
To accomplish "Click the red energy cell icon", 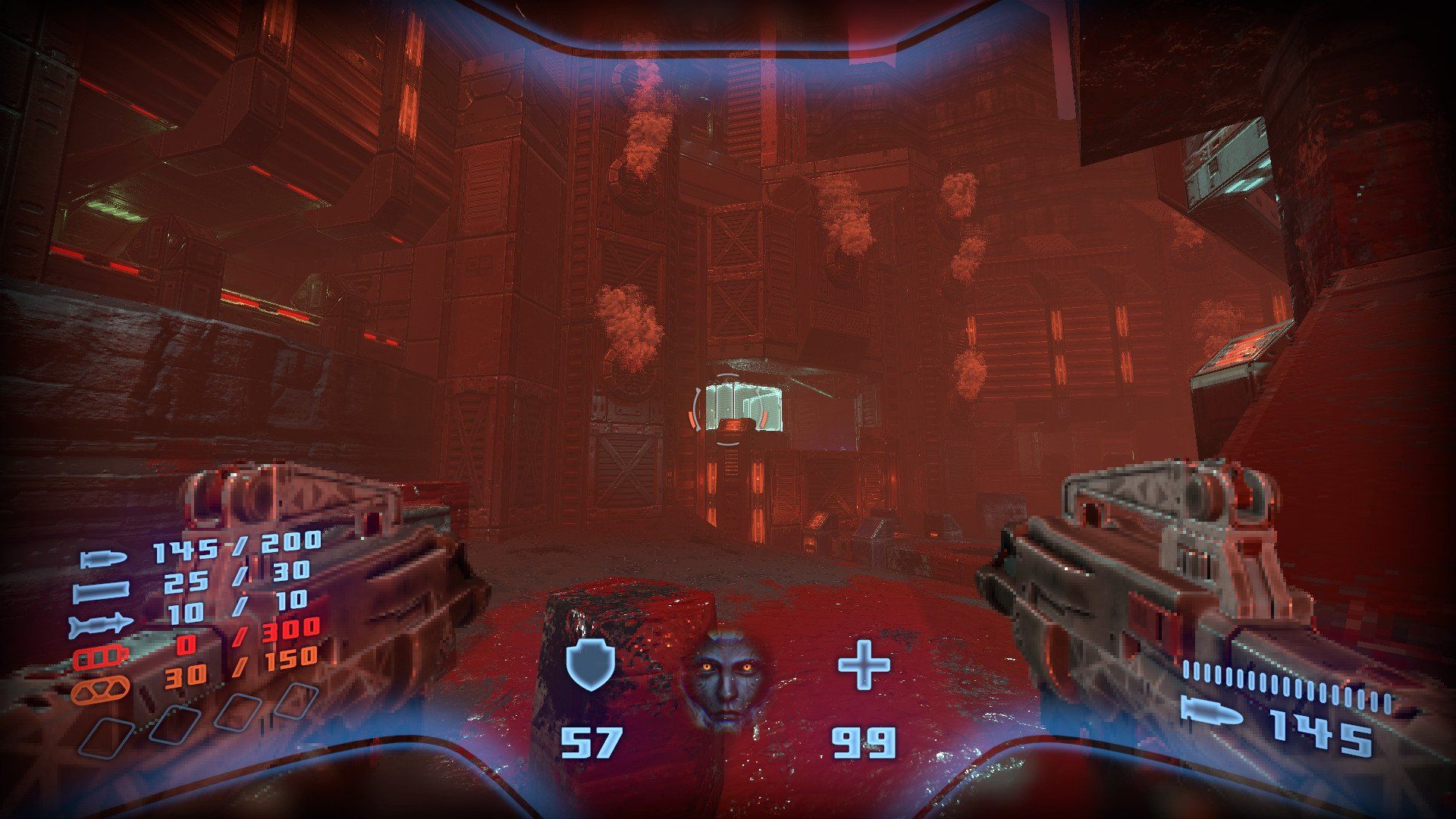I will (100, 655).
